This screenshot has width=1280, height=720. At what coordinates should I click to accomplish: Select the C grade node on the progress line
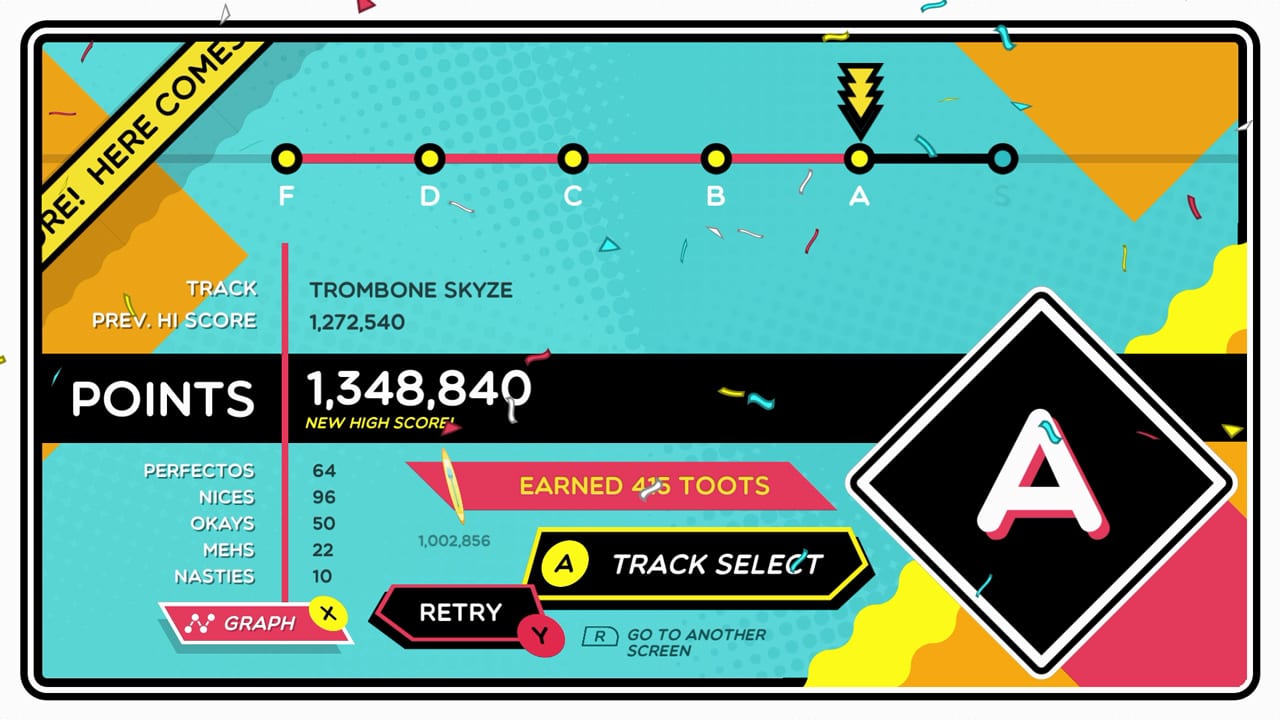[573, 157]
